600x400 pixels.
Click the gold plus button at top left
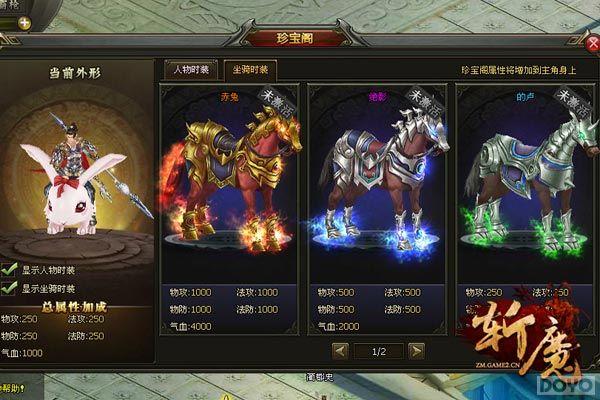(24, 22)
